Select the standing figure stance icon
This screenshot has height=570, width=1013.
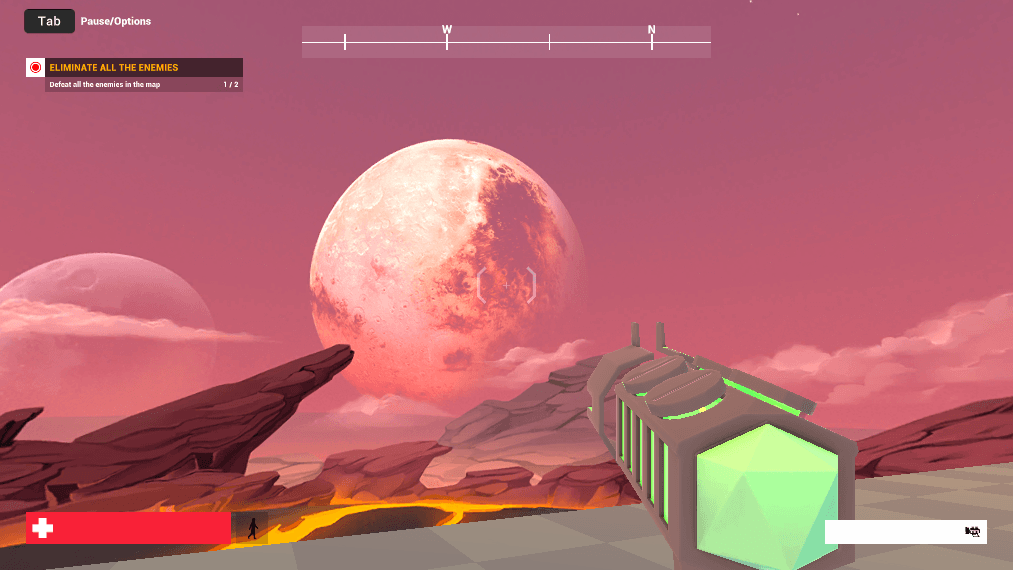point(252,528)
